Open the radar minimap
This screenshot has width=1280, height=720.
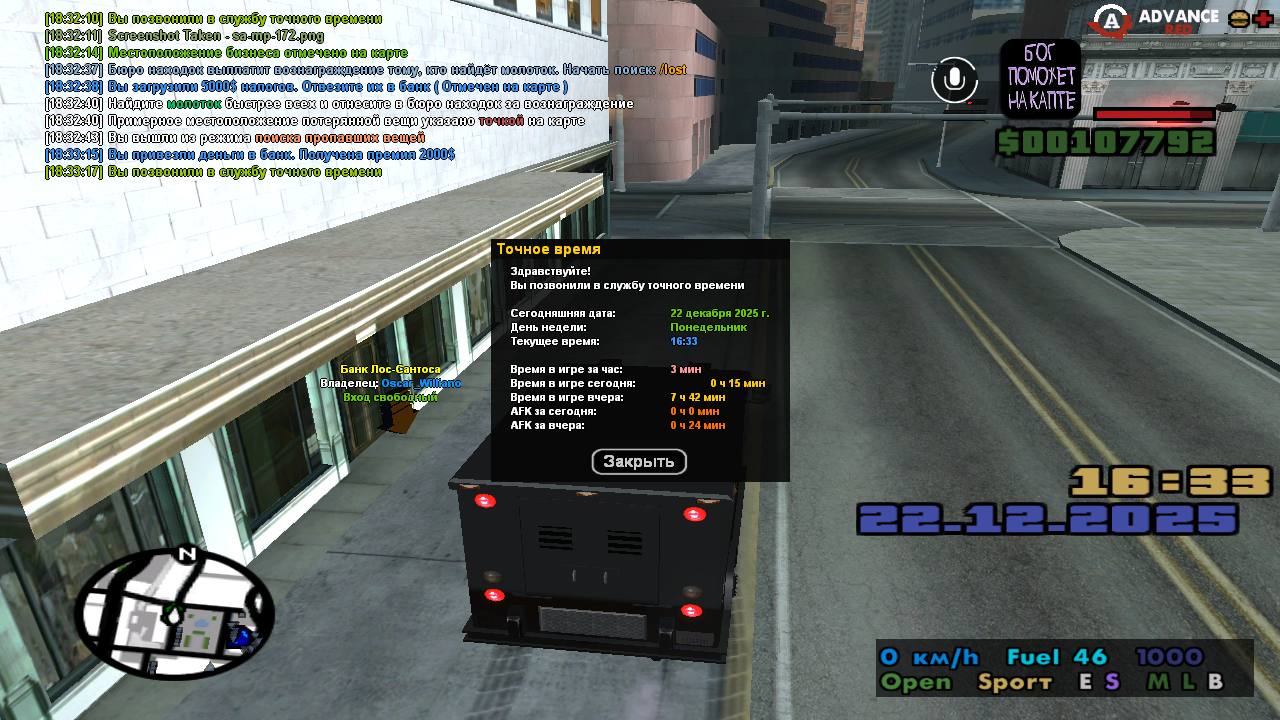174,613
